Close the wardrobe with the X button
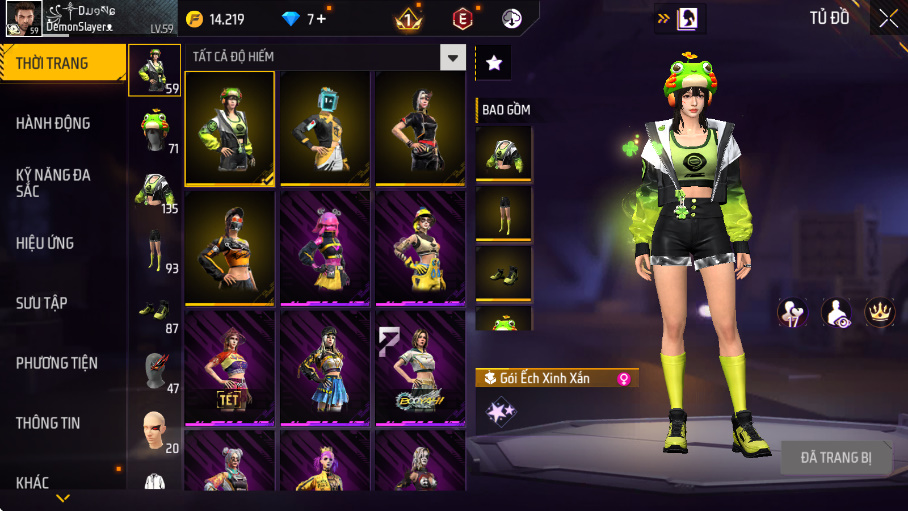 (888, 18)
